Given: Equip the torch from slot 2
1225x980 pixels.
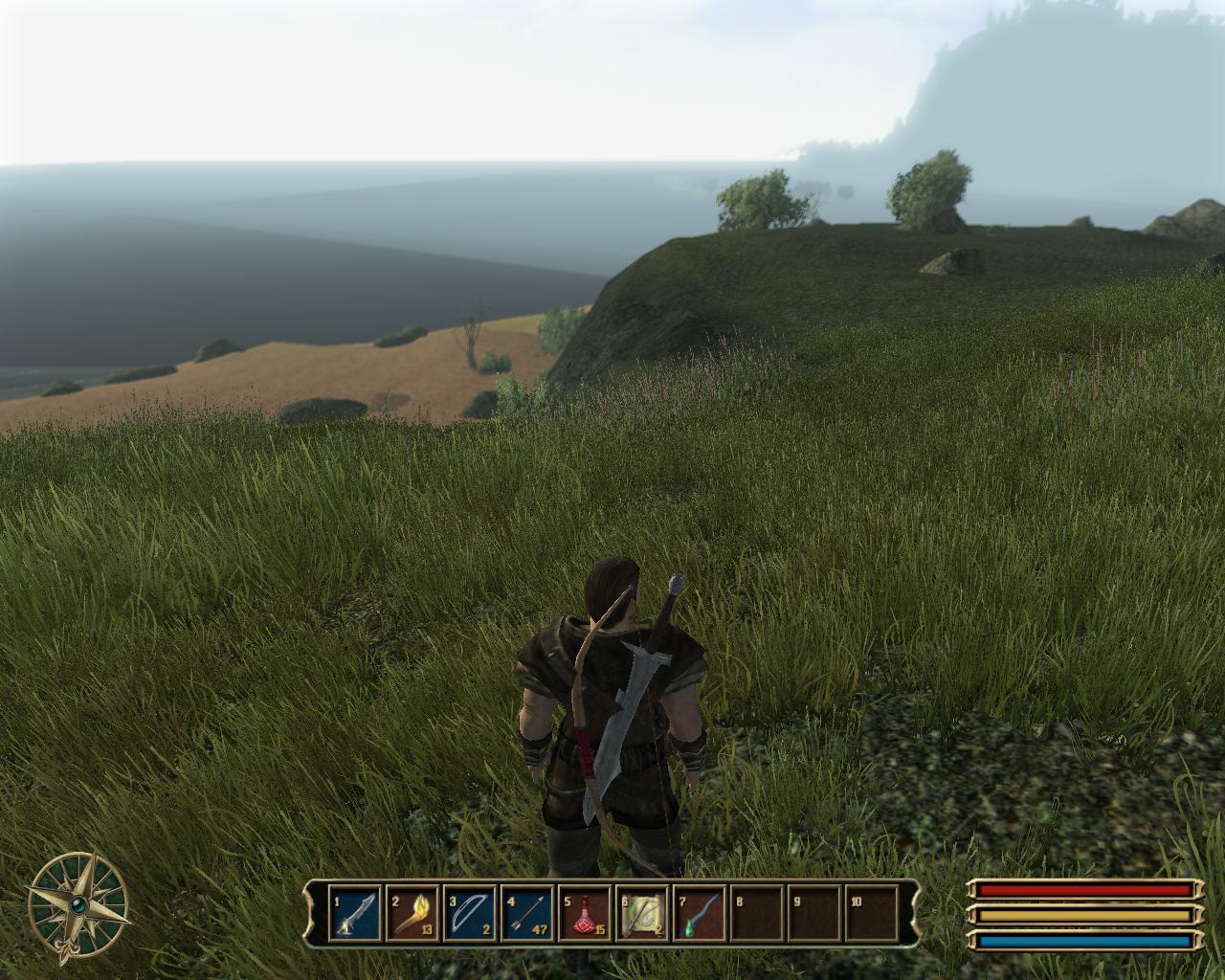Looking at the screenshot, I should tap(412, 914).
